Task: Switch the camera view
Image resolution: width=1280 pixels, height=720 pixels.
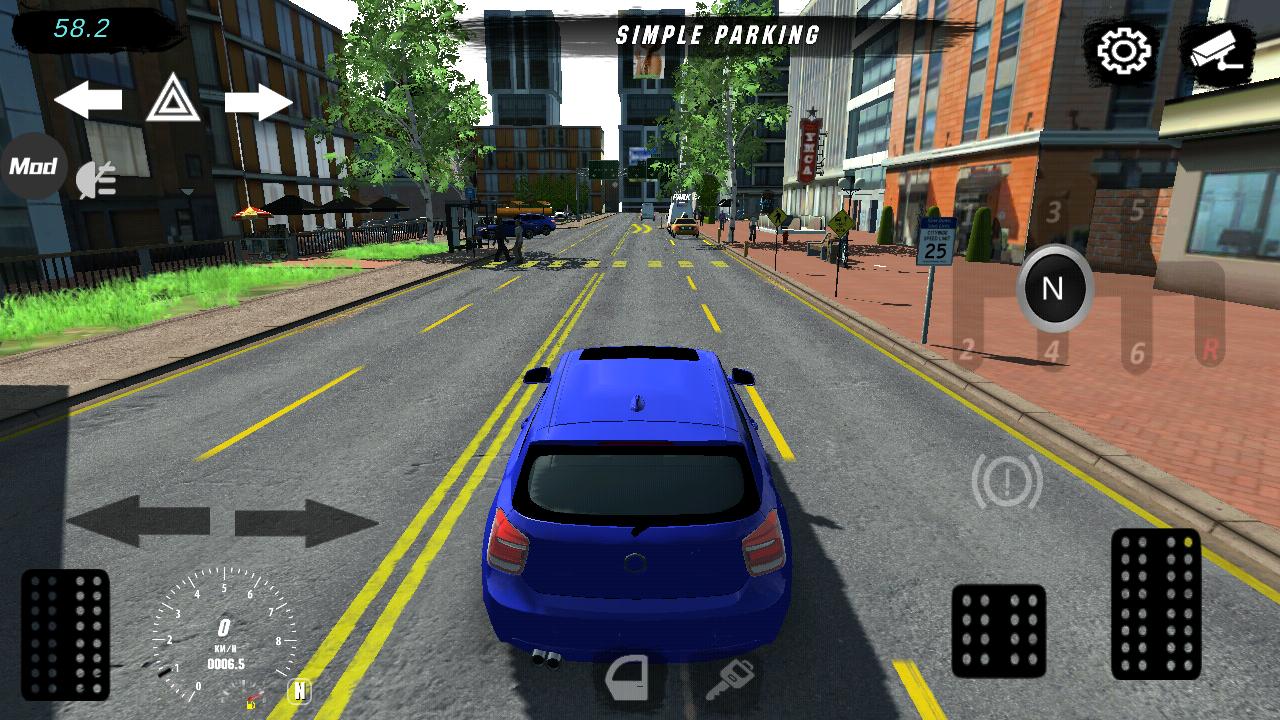Action: click(x=1216, y=52)
